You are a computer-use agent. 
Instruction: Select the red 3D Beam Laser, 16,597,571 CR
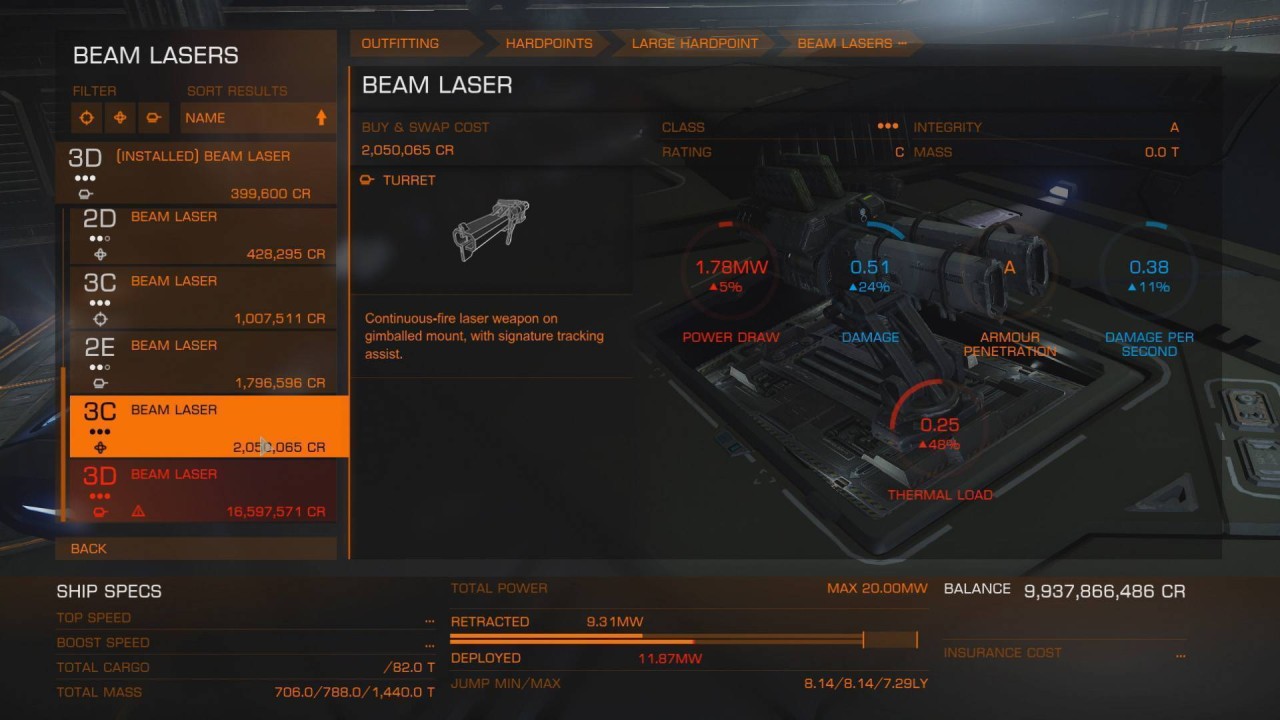pyautogui.click(x=203, y=492)
